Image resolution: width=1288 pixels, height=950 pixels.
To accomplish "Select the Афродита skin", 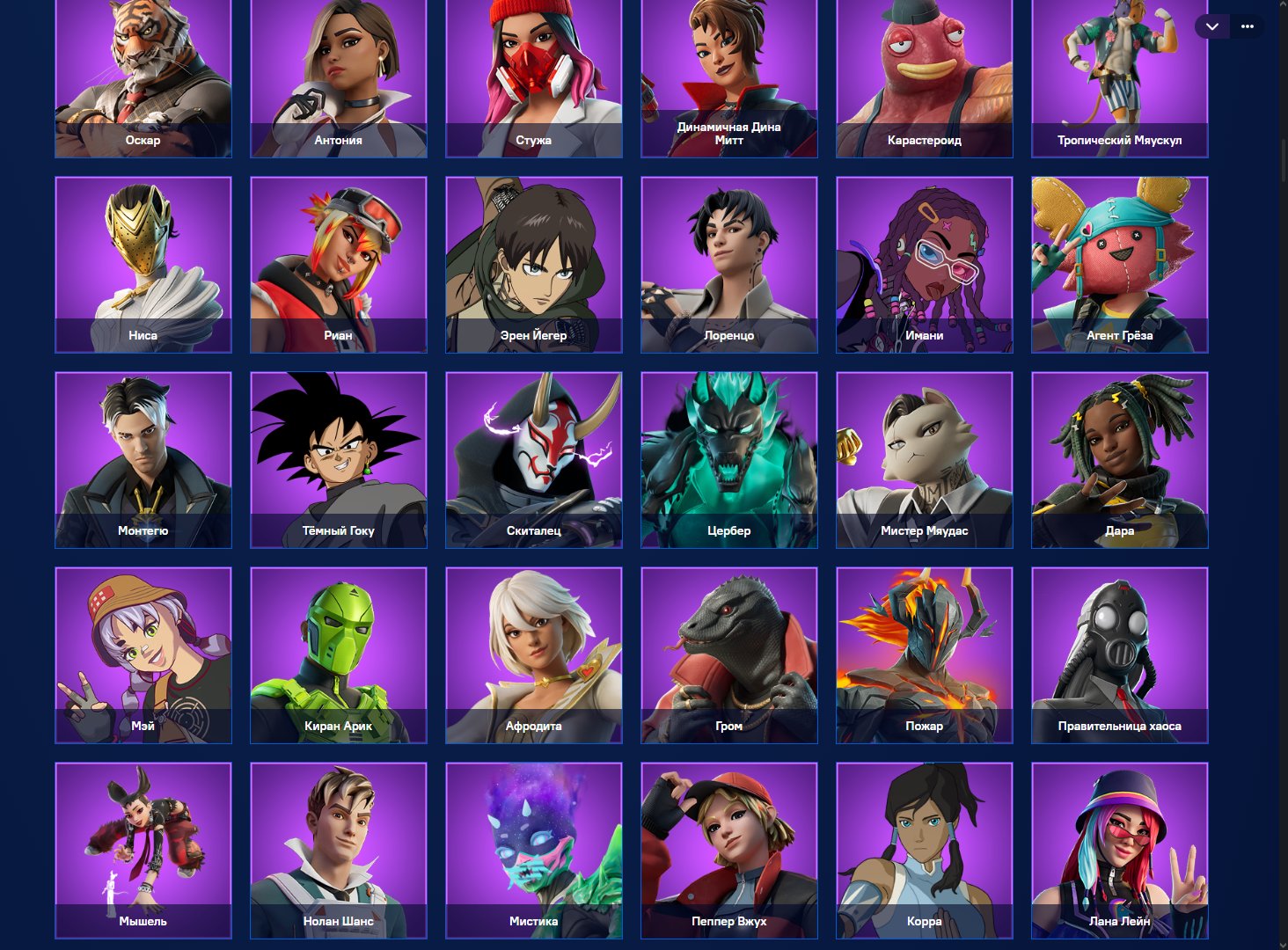I will tap(533, 647).
